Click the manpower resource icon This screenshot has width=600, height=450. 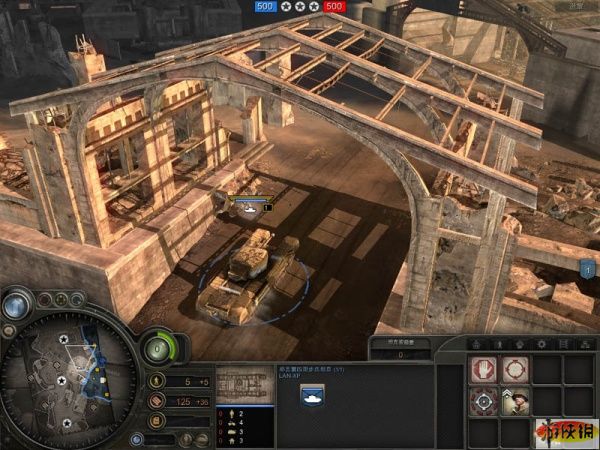pos(156,381)
